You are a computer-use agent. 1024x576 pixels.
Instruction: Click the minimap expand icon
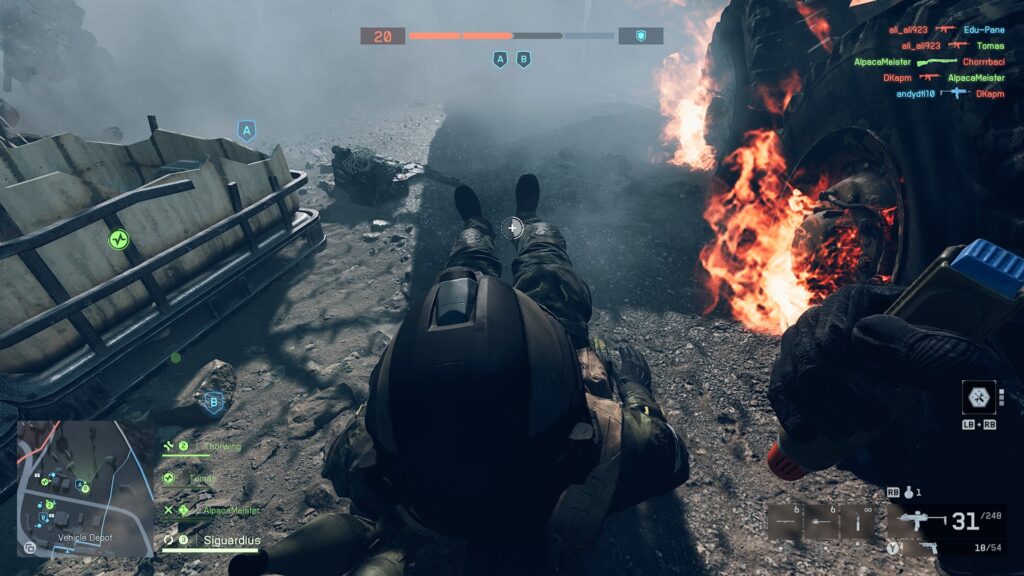click(30, 548)
